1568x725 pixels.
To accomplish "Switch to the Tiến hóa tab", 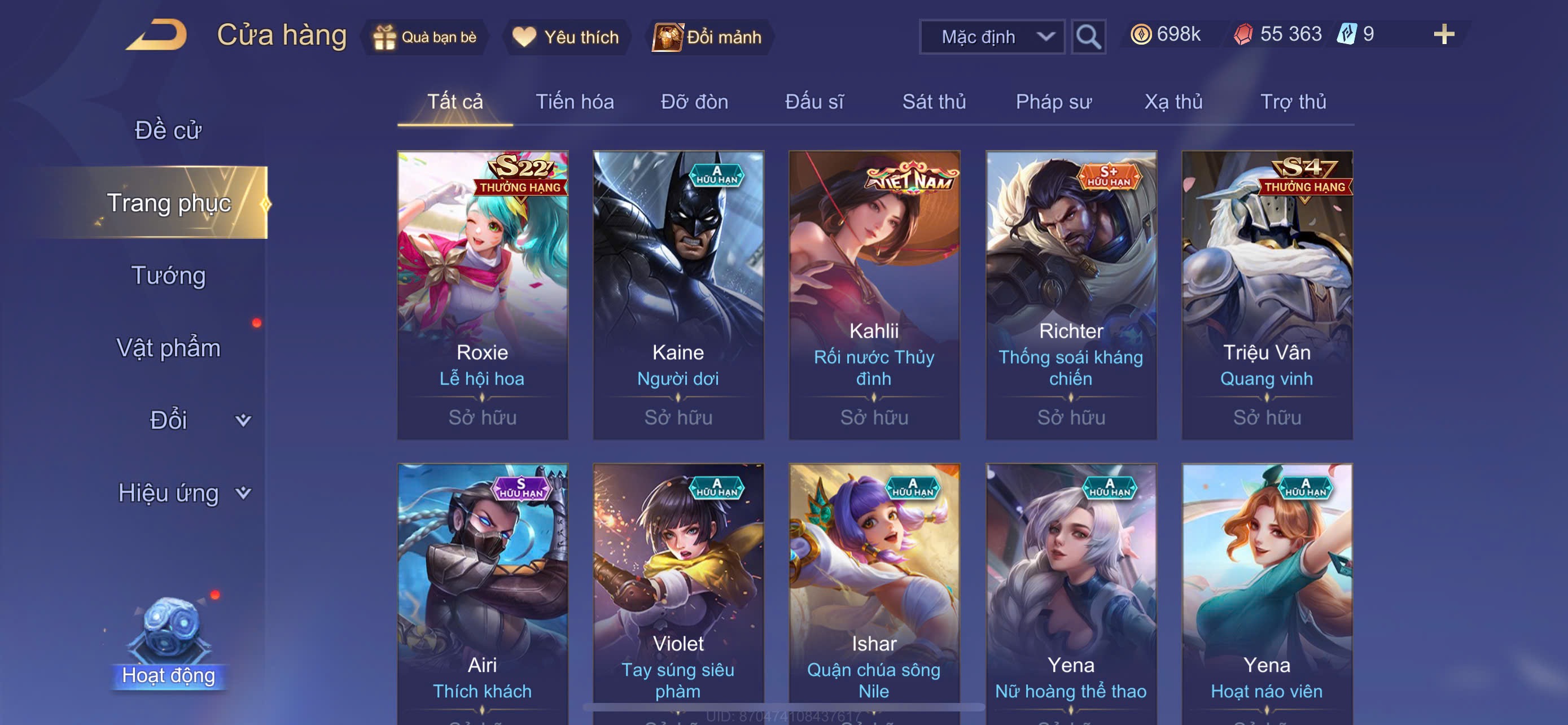I will pyautogui.click(x=574, y=102).
